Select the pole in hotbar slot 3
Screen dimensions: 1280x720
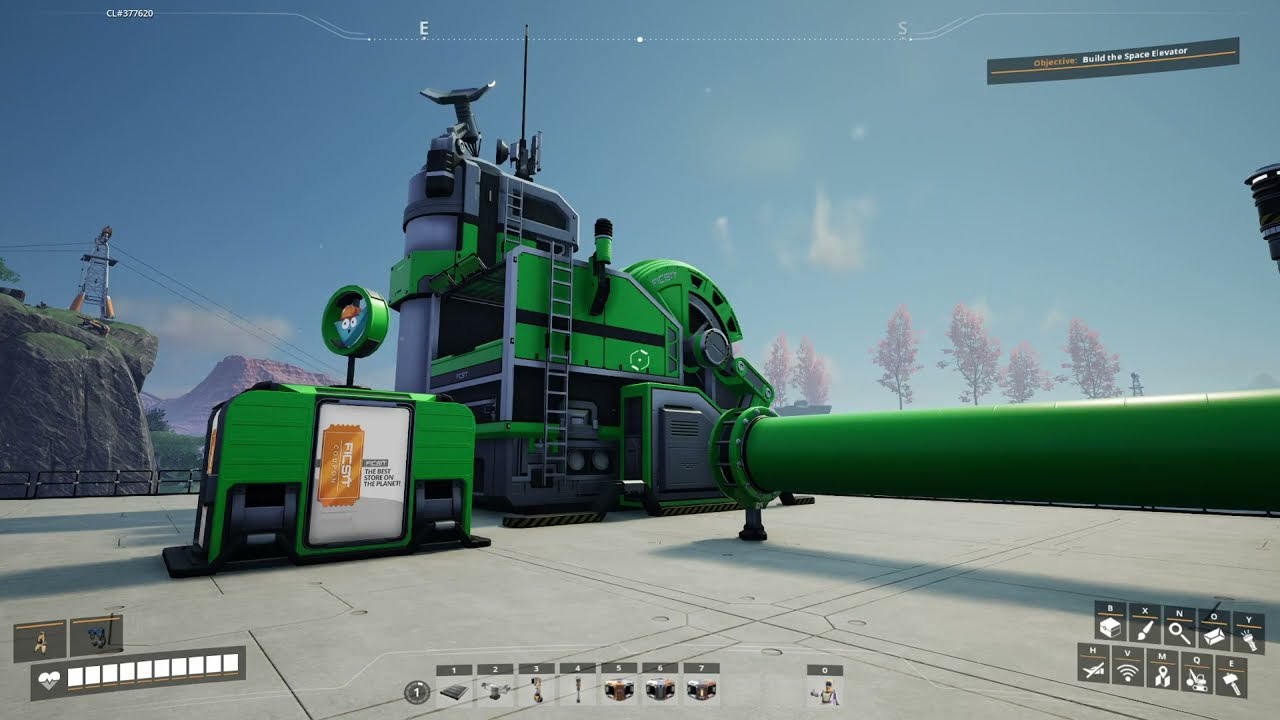536,691
